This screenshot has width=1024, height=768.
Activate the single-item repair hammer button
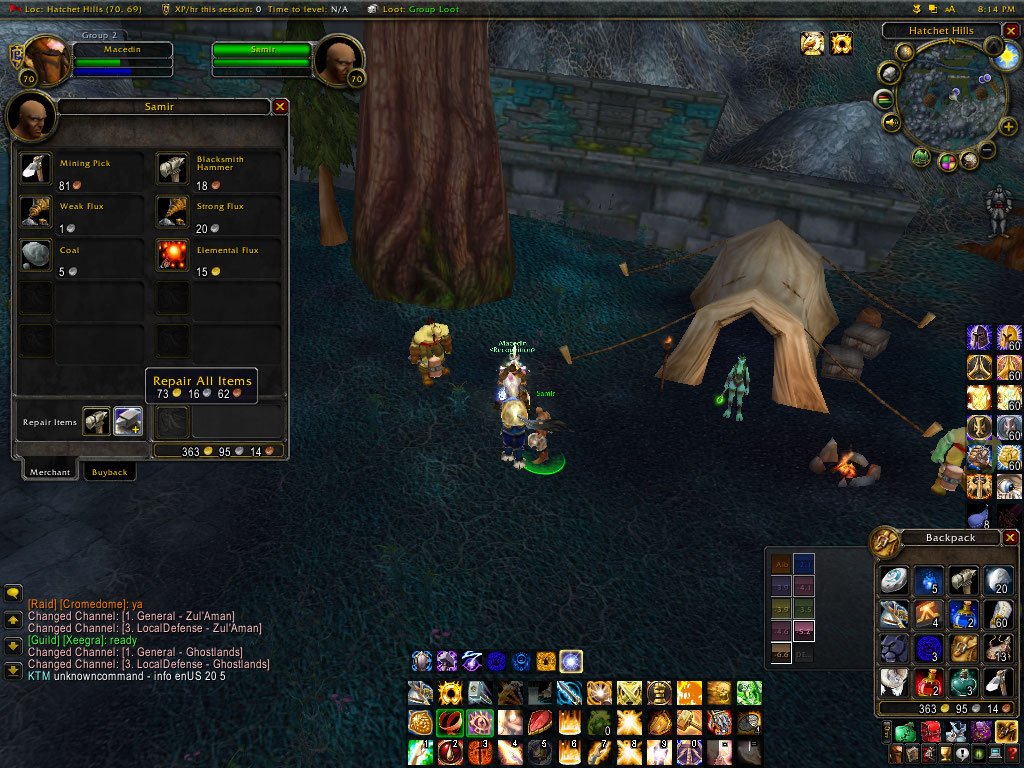point(97,422)
